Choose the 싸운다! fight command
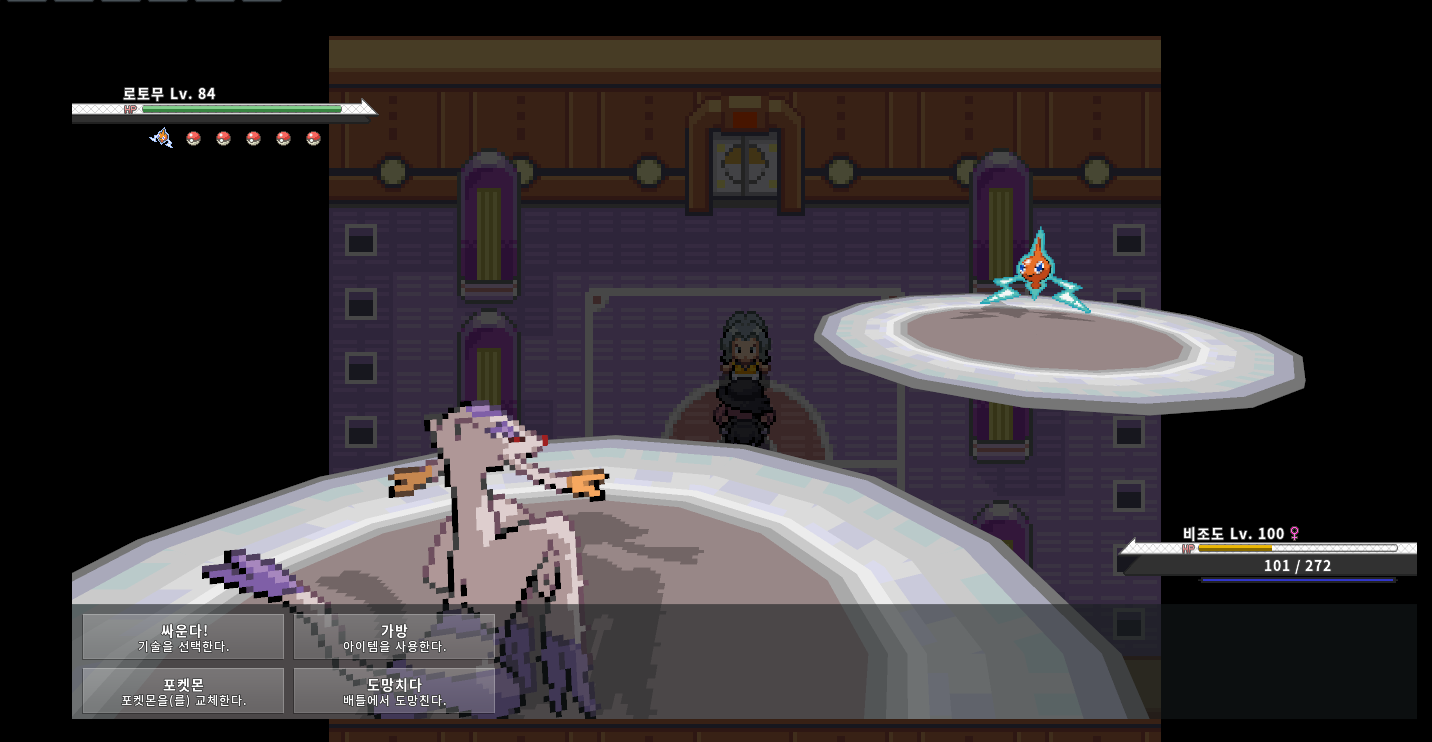The image size is (1432, 742). point(184,637)
